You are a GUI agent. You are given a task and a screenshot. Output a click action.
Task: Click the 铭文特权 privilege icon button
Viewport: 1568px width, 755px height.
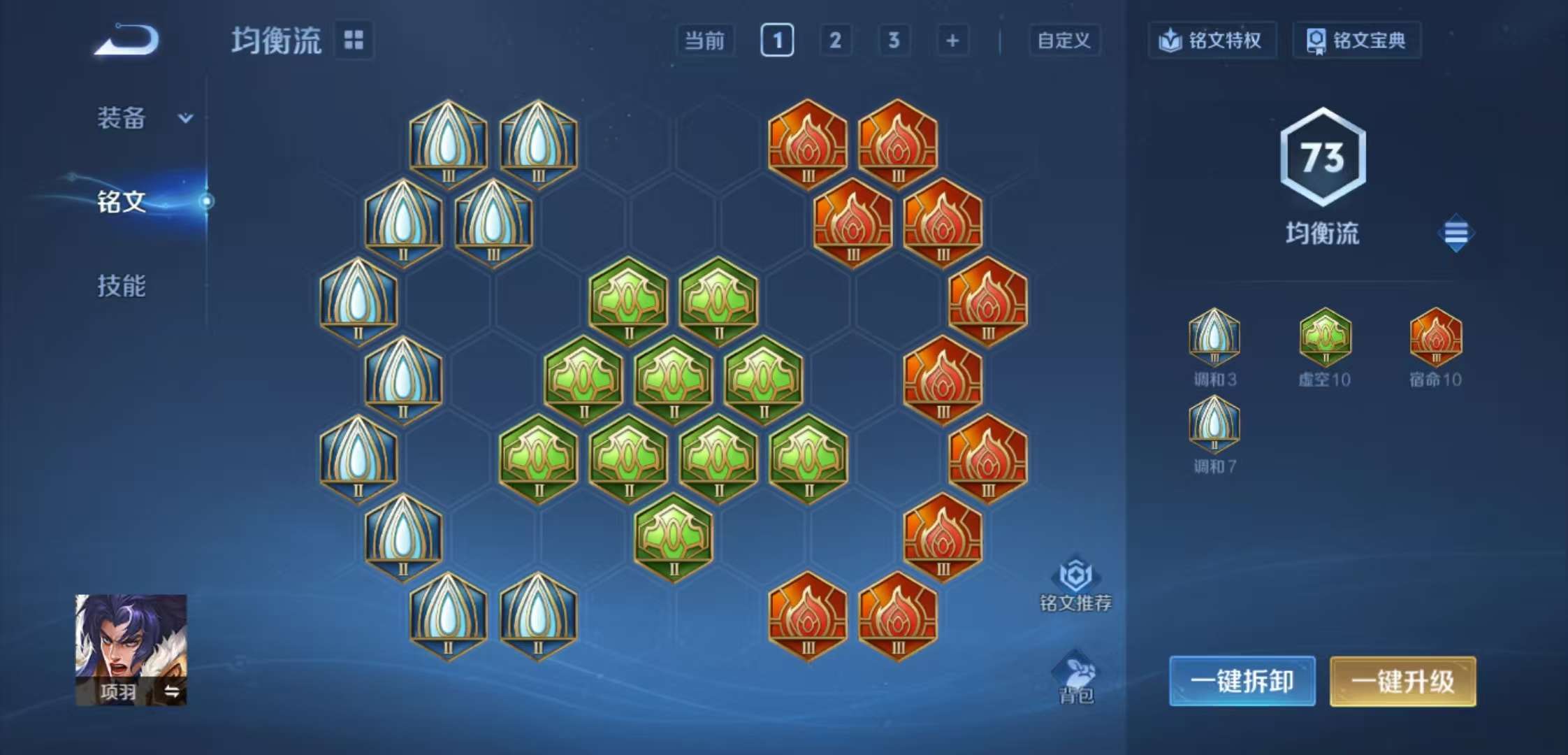pos(1213,41)
